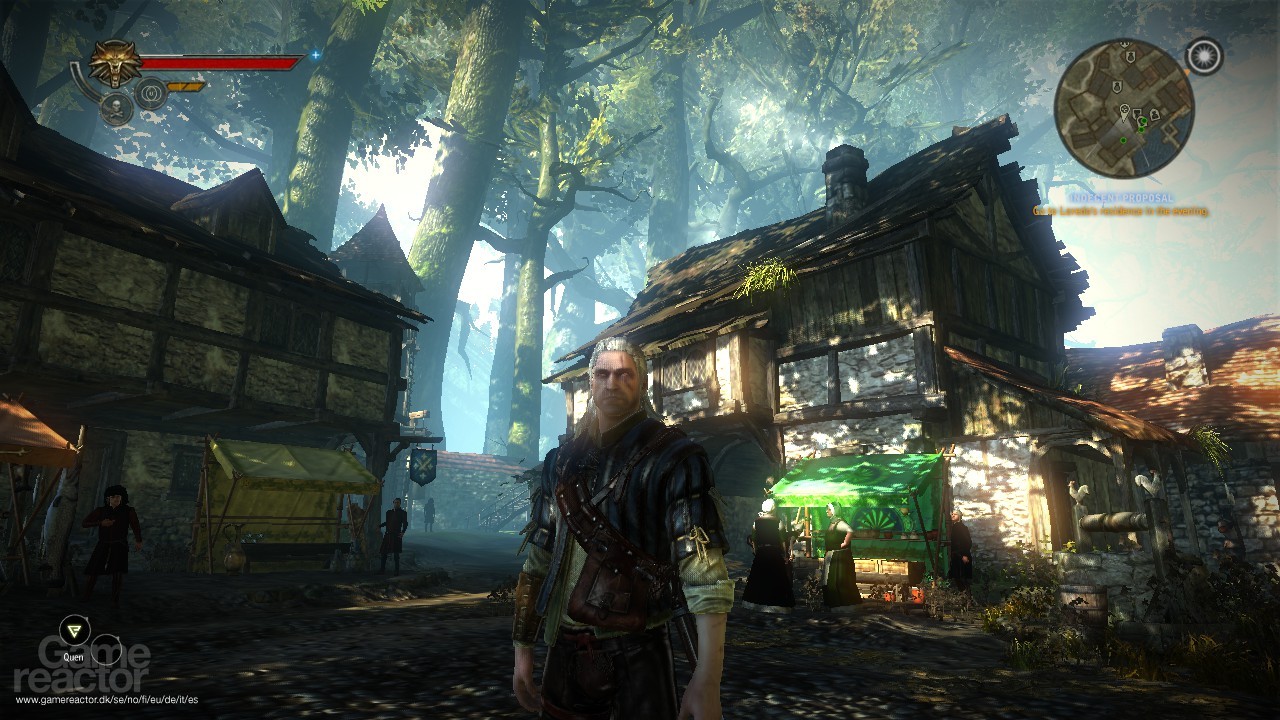Click the sun compass icon beside the minimap
This screenshot has height=720, width=1280.
coord(1204,56)
